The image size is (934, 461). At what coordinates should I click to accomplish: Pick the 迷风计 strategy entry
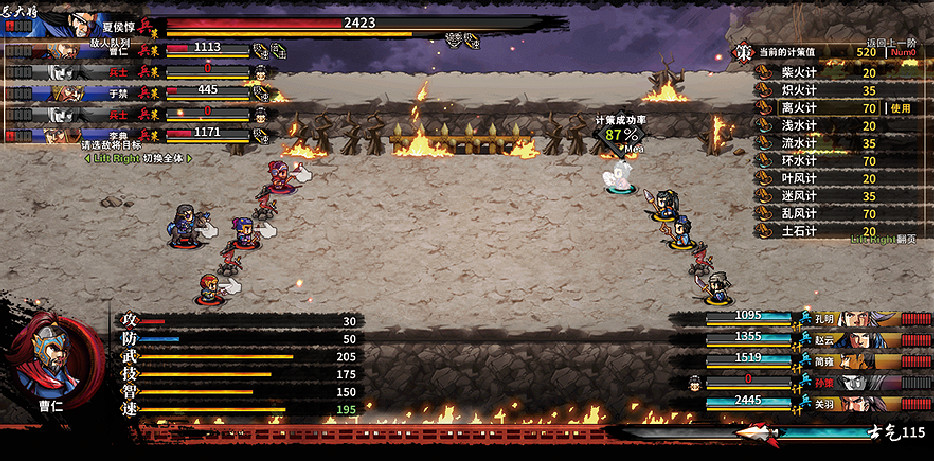point(798,196)
